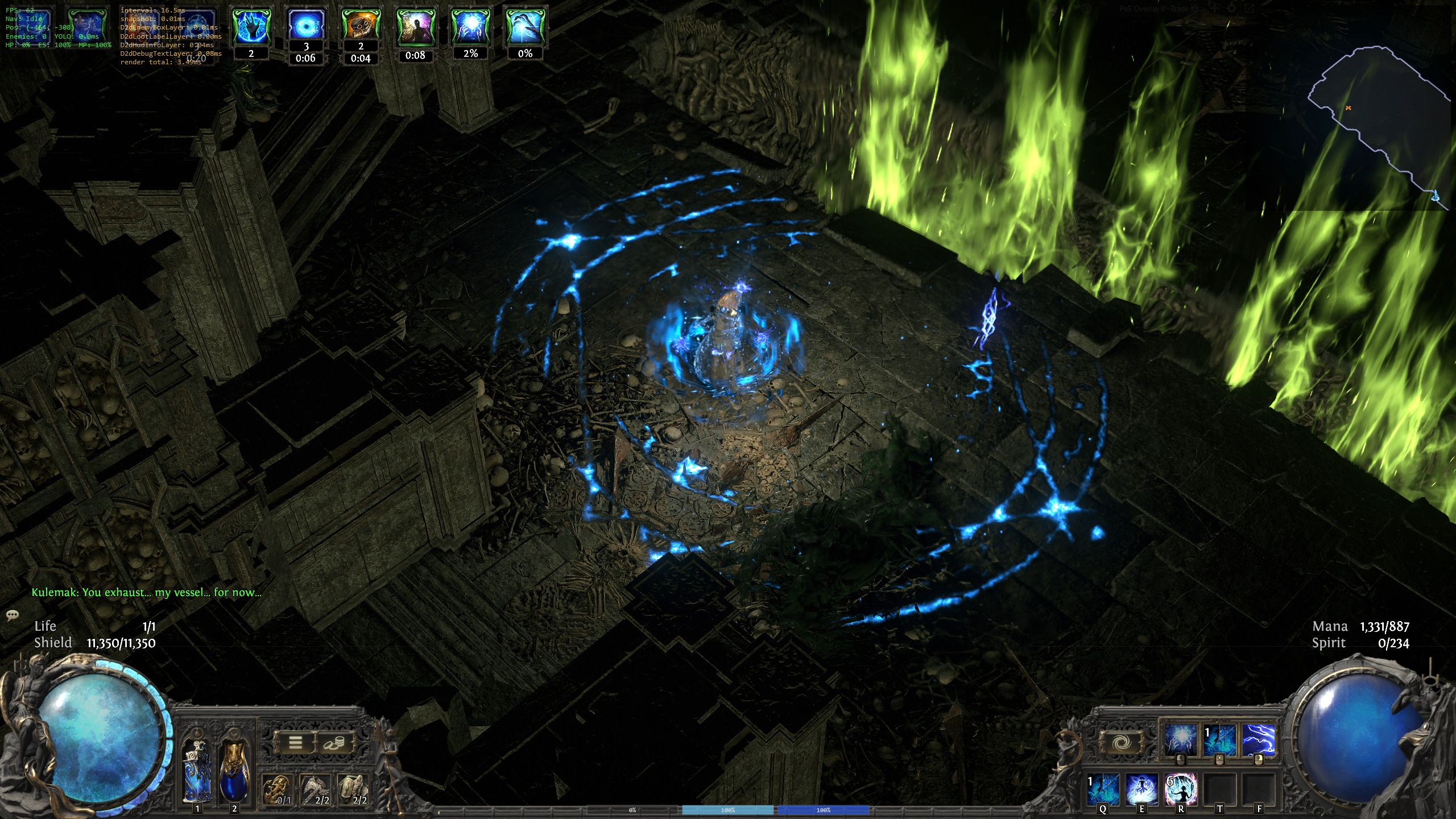
Task: Activate the R-bound skill with 6 charges
Action: [1181, 789]
